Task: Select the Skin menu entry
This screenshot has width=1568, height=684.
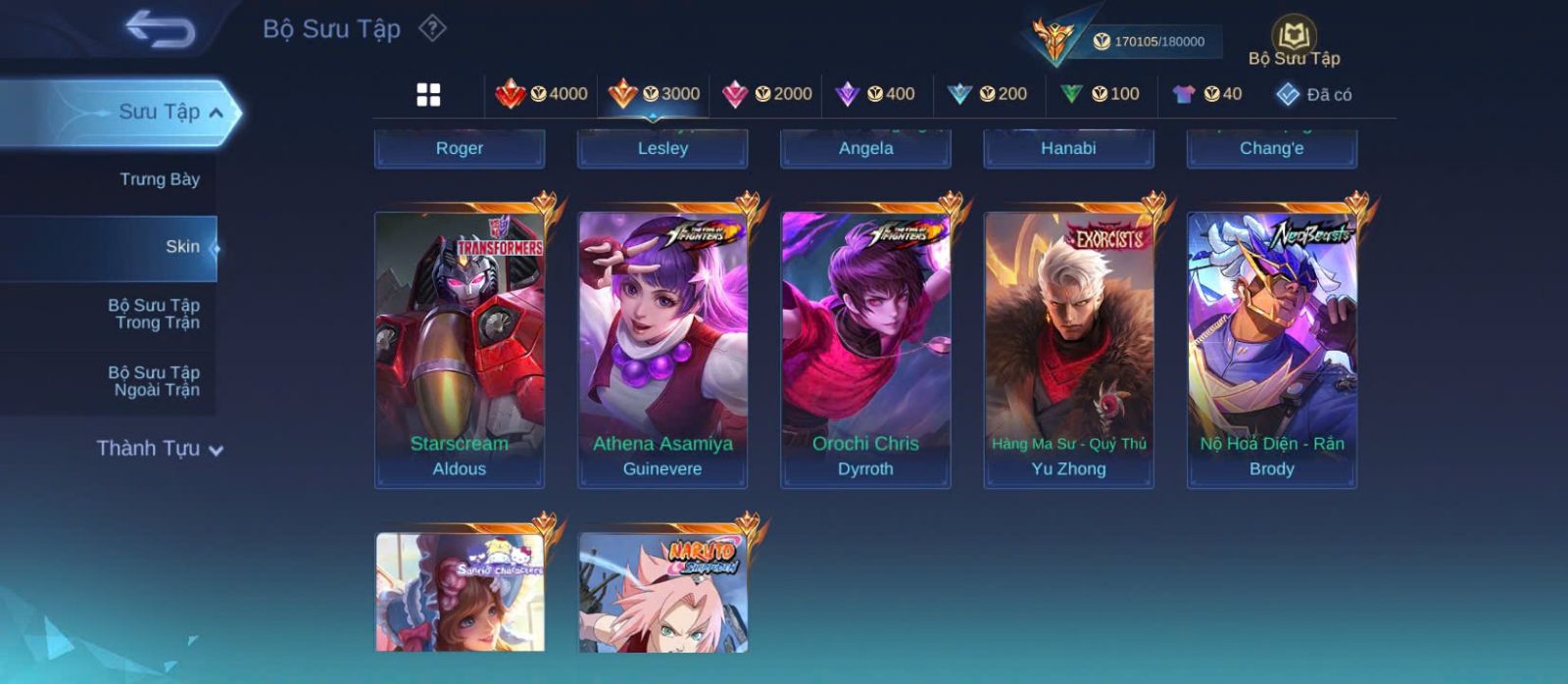Action: click(182, 247)
